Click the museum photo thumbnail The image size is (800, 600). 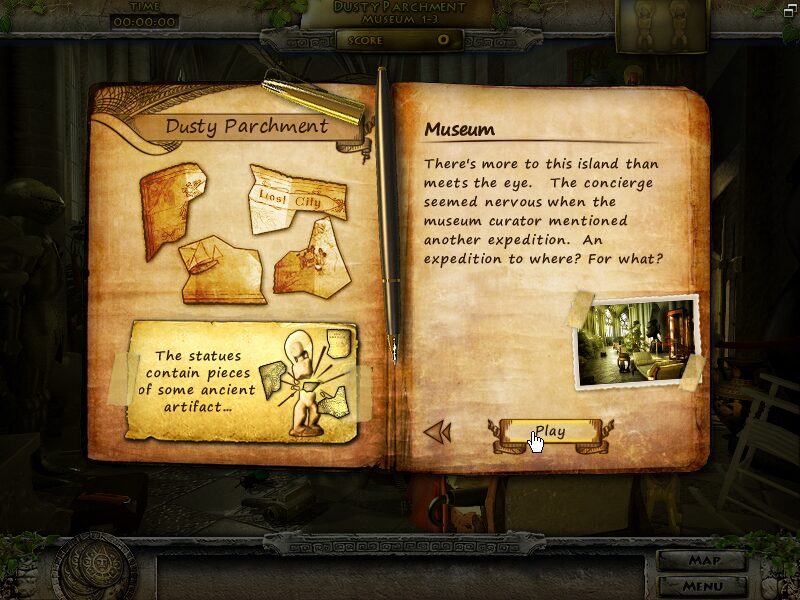point(636,341)
